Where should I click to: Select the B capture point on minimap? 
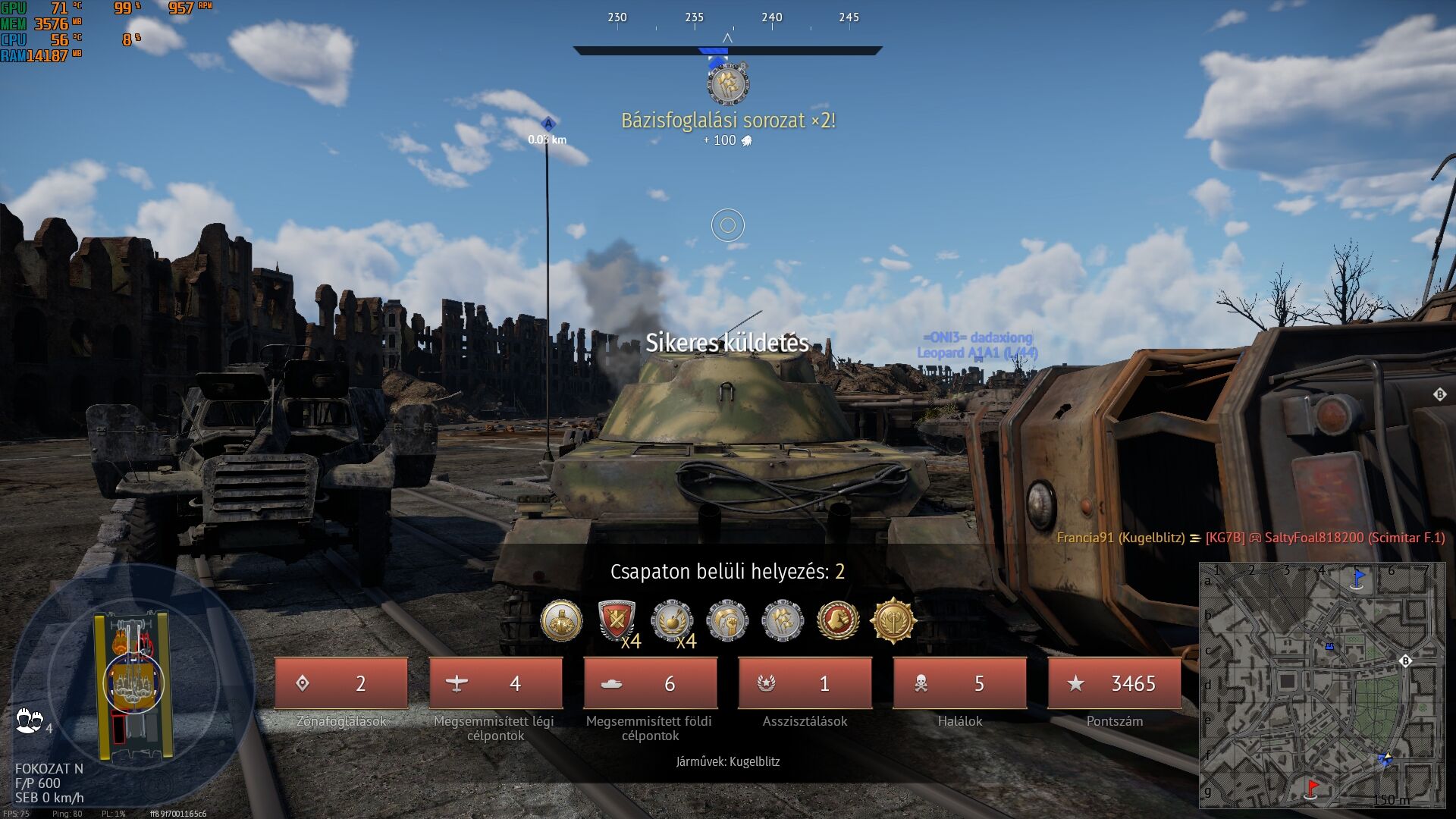coord(1404,661)
